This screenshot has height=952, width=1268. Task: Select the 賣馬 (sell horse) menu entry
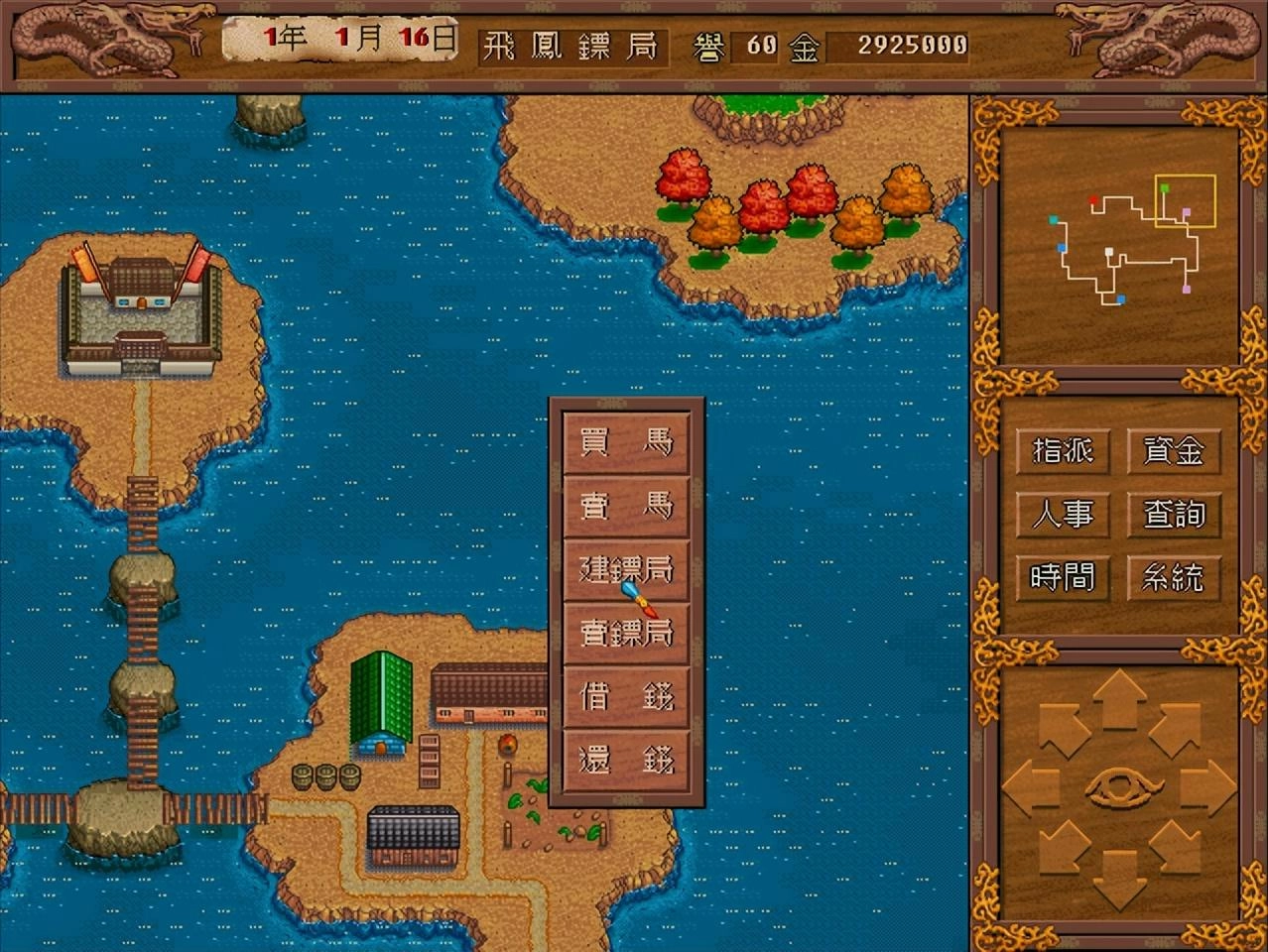tap(626, 507)
